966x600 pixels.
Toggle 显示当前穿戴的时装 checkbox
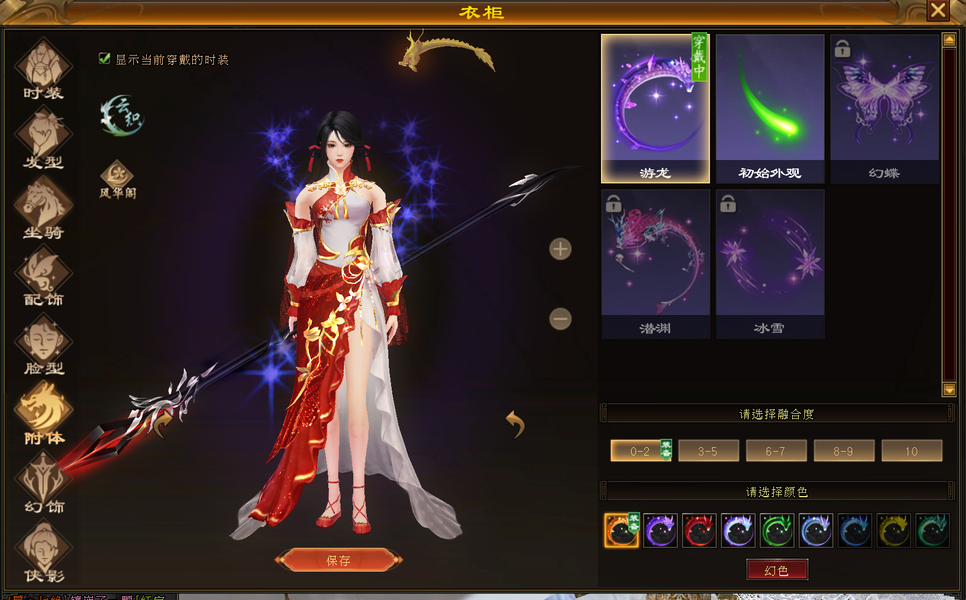pos(104,59)
